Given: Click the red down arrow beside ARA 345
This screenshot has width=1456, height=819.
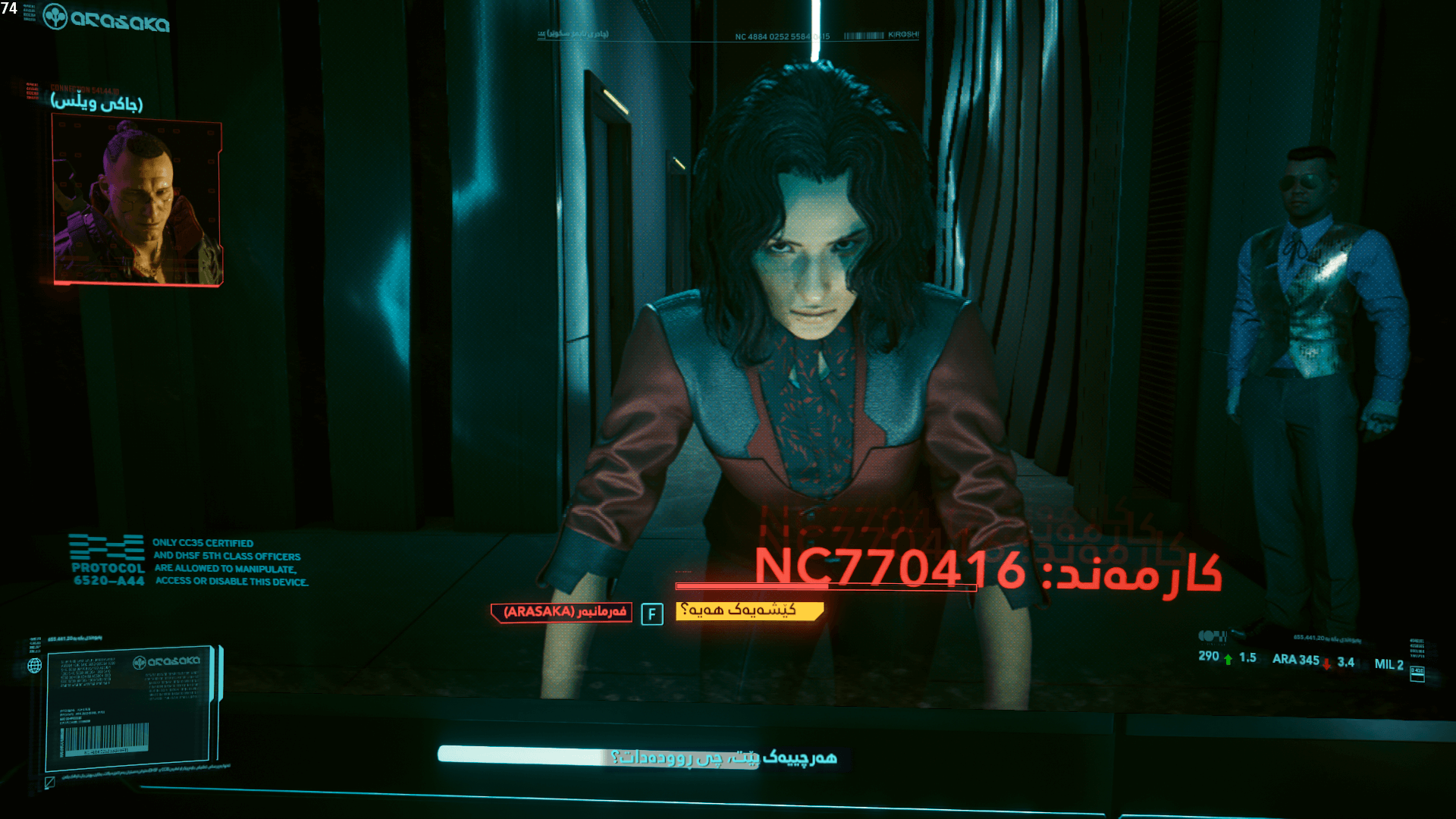Looking at the screenshot, I should (1325, 661).
